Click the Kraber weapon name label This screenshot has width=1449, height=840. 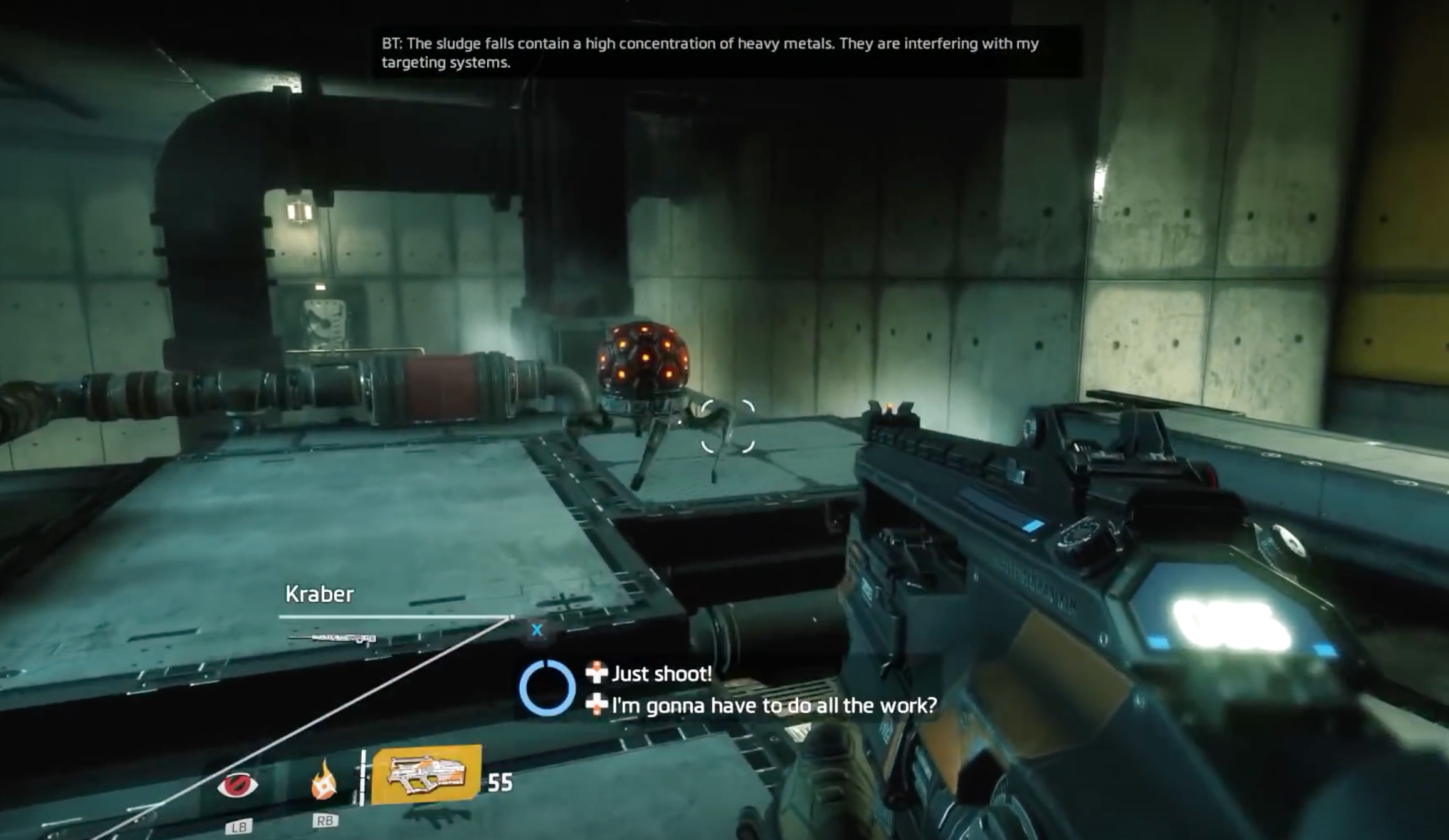(x=320, y=594)
